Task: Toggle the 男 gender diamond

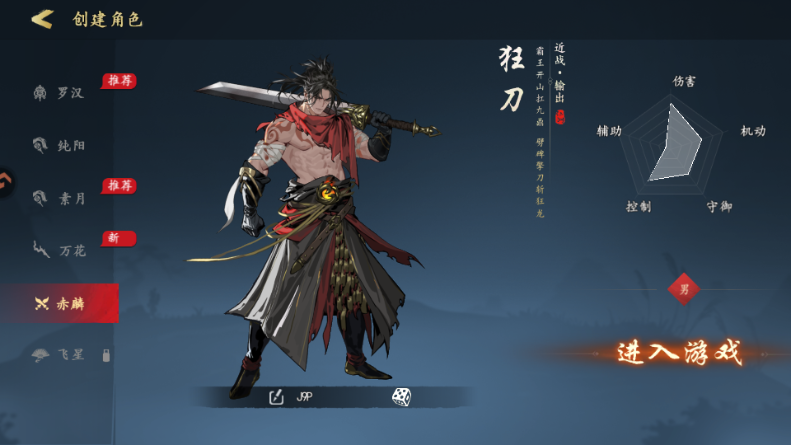Action: [x=684, y=289]
